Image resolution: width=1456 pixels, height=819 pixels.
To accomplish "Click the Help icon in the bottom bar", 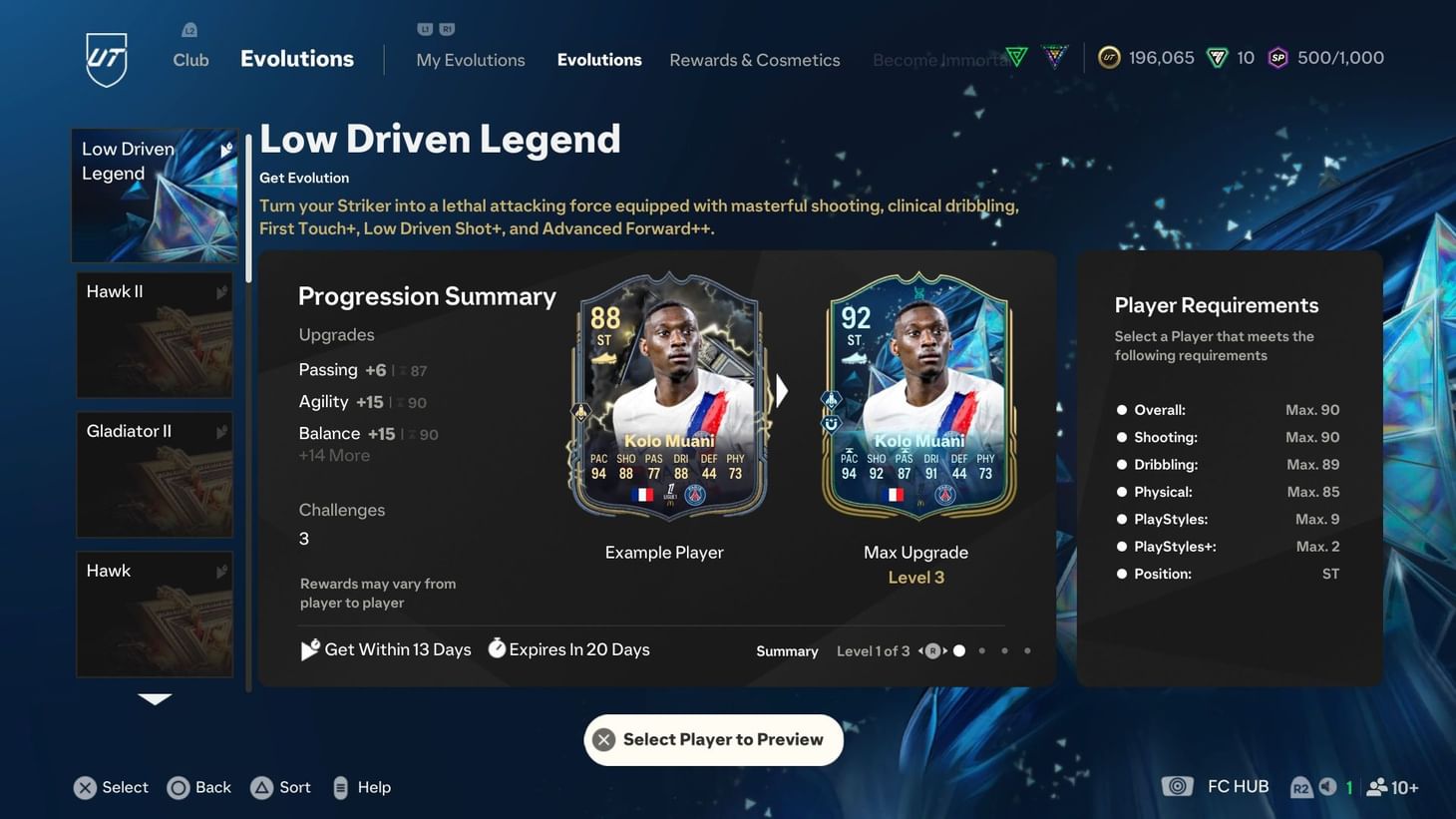I will point(339,787).
